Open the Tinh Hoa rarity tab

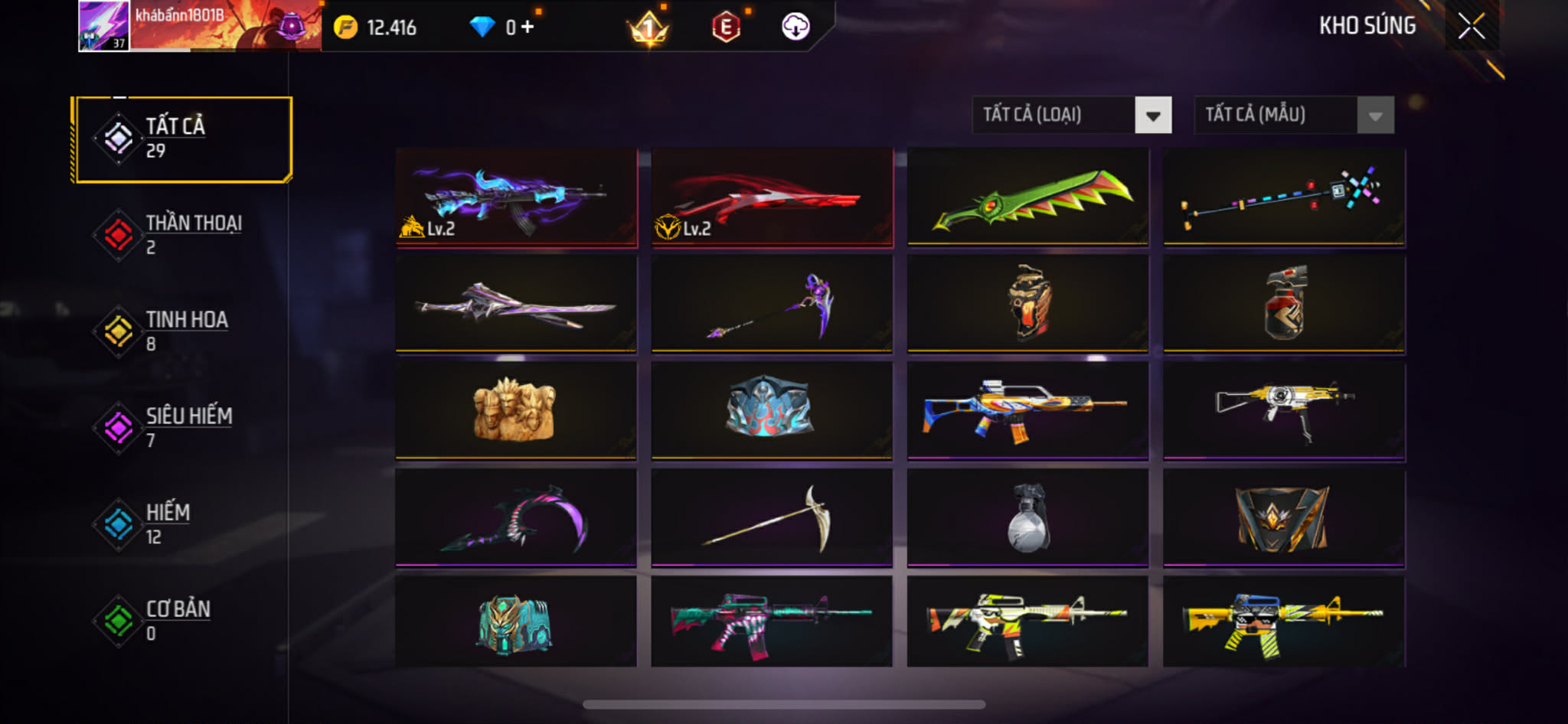pos(183,331)
